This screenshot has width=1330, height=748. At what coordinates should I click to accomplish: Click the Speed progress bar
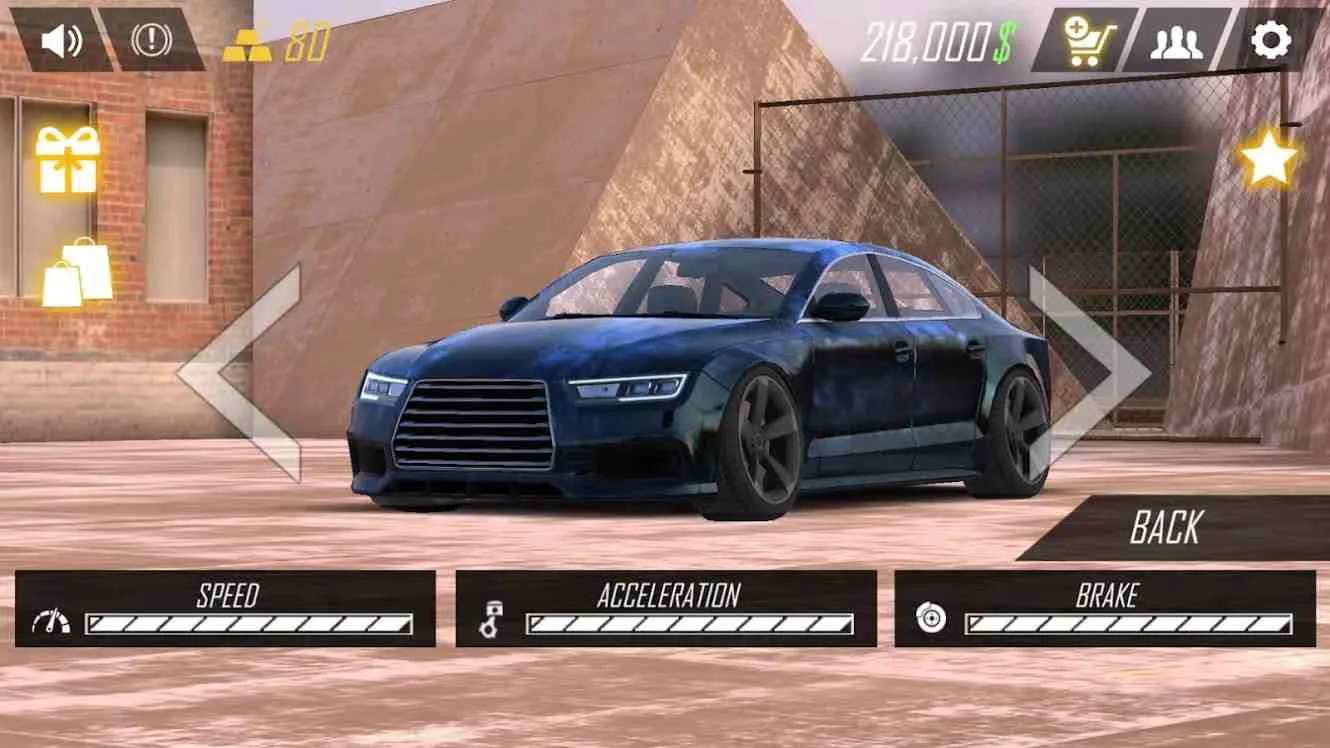(x=250, y=622)
